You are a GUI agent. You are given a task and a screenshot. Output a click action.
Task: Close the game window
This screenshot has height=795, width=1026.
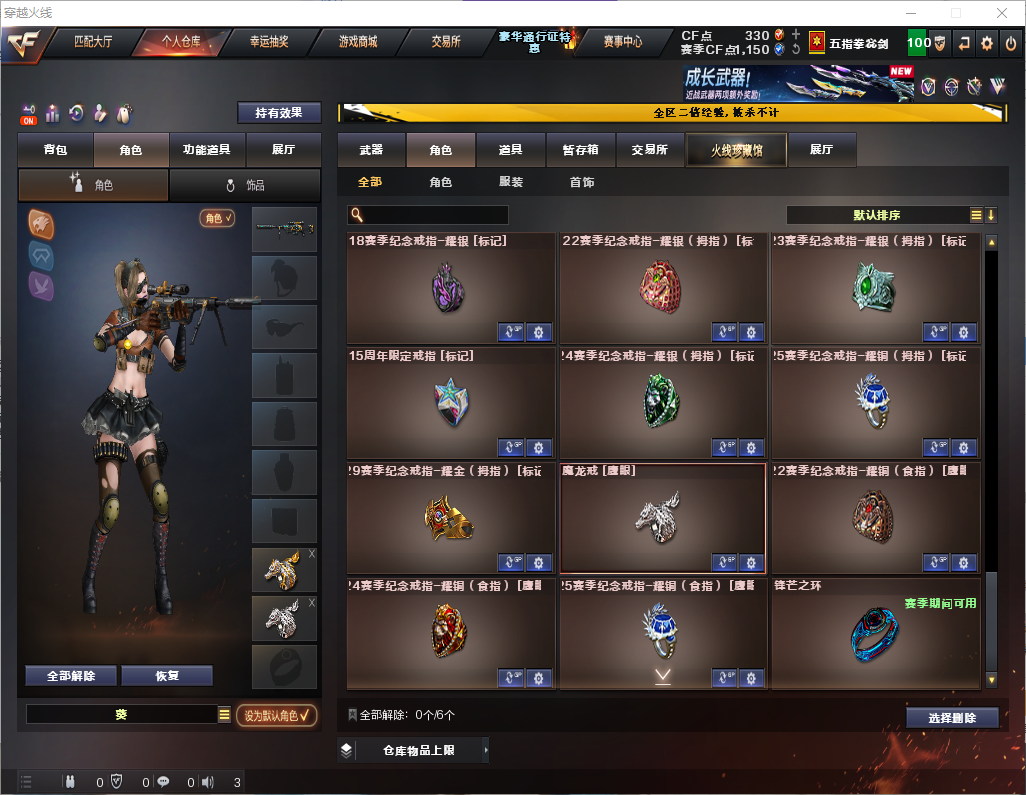coord(1001,13)
